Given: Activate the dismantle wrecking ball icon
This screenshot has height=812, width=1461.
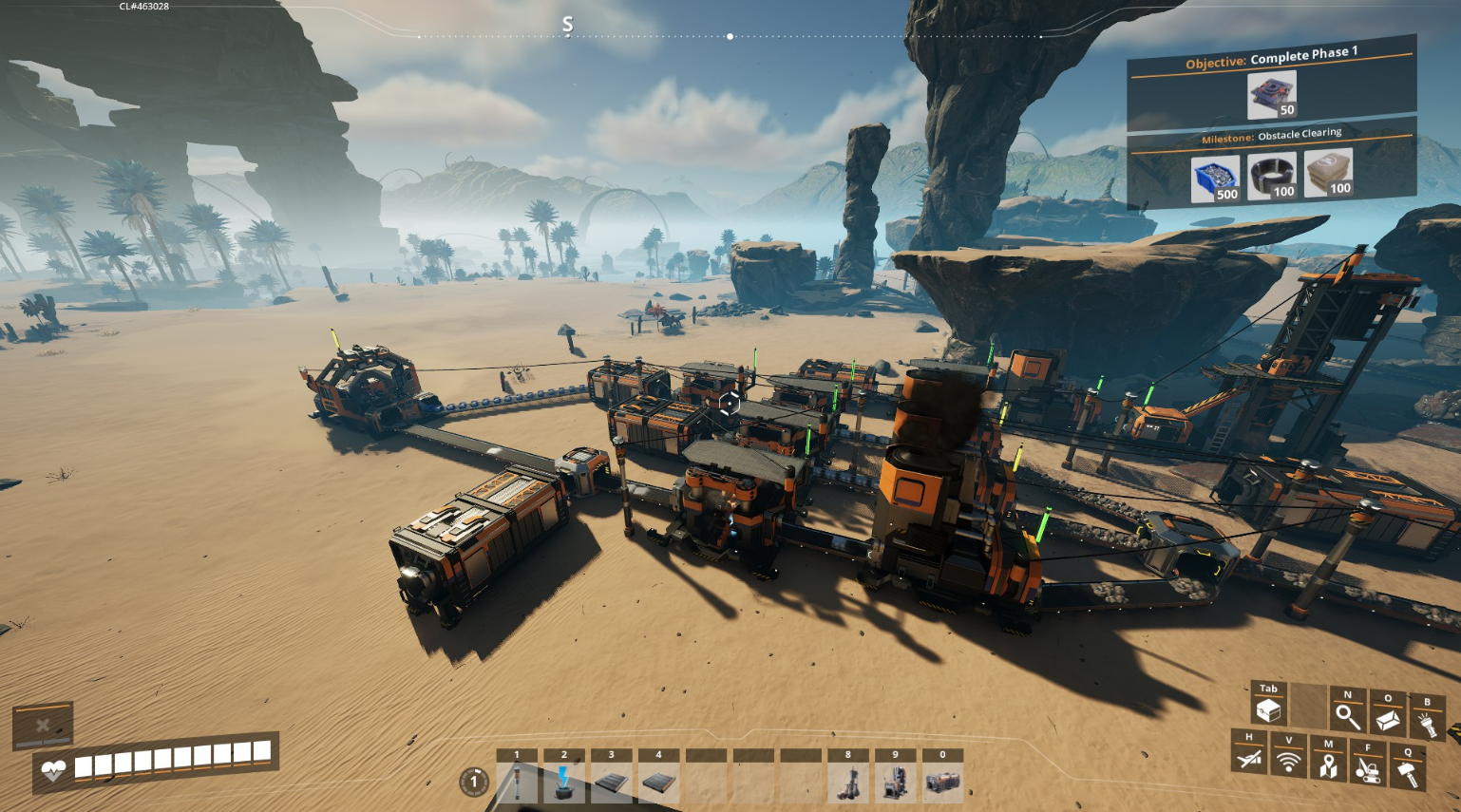Looking at the screenshot, I should coord(1368,768).
